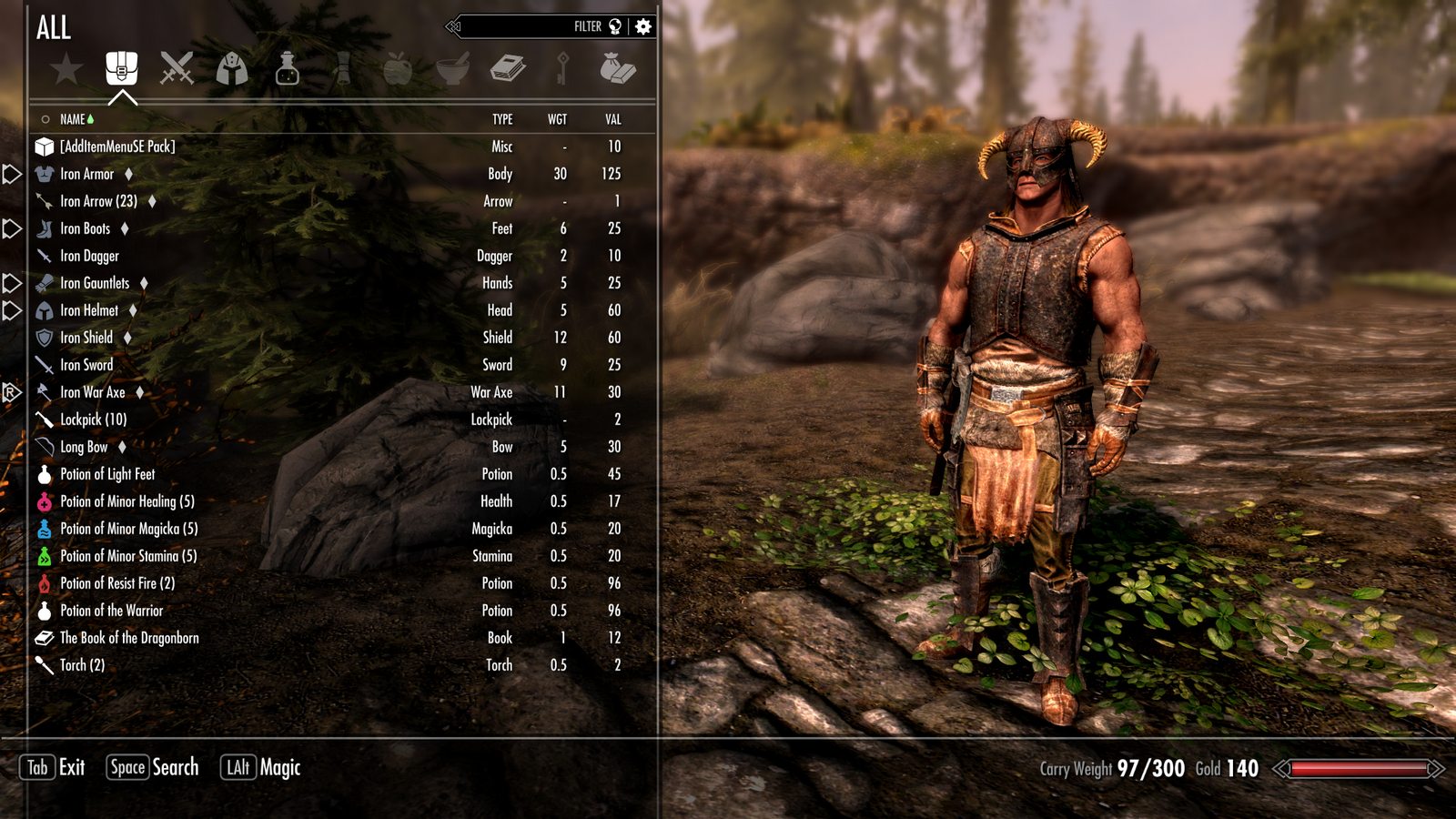Viewport: 1456px width, 819px height.
Task: Open the Misc coin pouch category
Action: tap(618, 69)
